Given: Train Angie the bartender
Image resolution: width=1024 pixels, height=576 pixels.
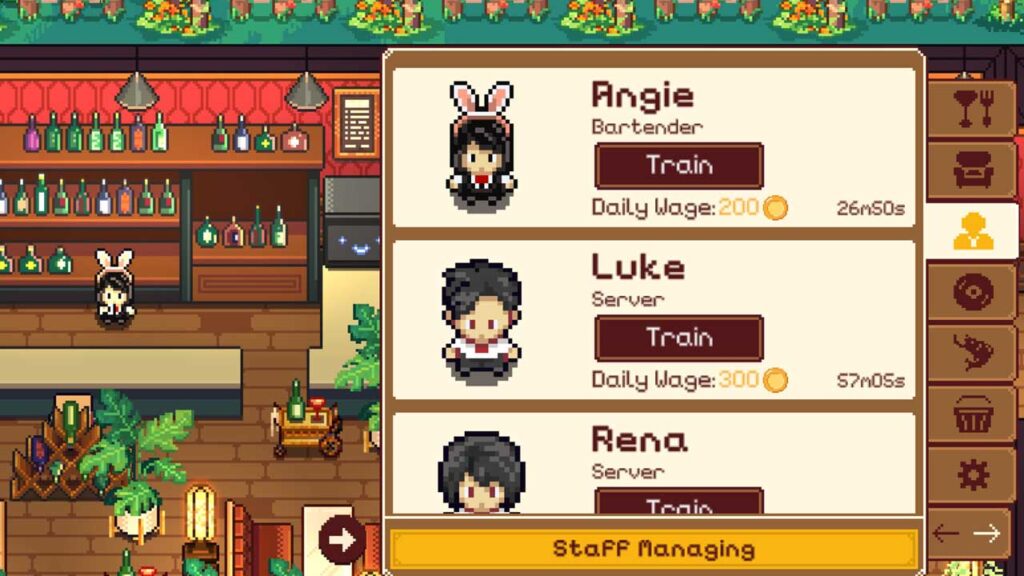Looking at the screenshot, I should [679, 166].
